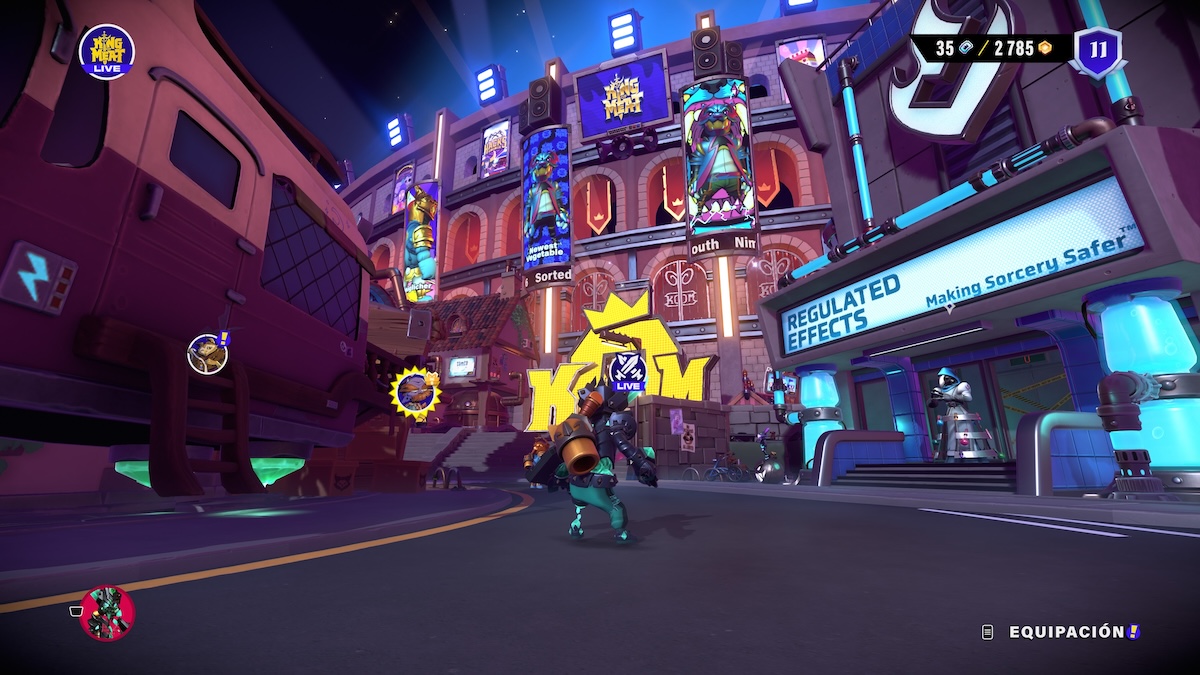Select the round character marker with exclamation
Image resolution: width=1200 pixels, height=675 pixels.
click(207, 353)
